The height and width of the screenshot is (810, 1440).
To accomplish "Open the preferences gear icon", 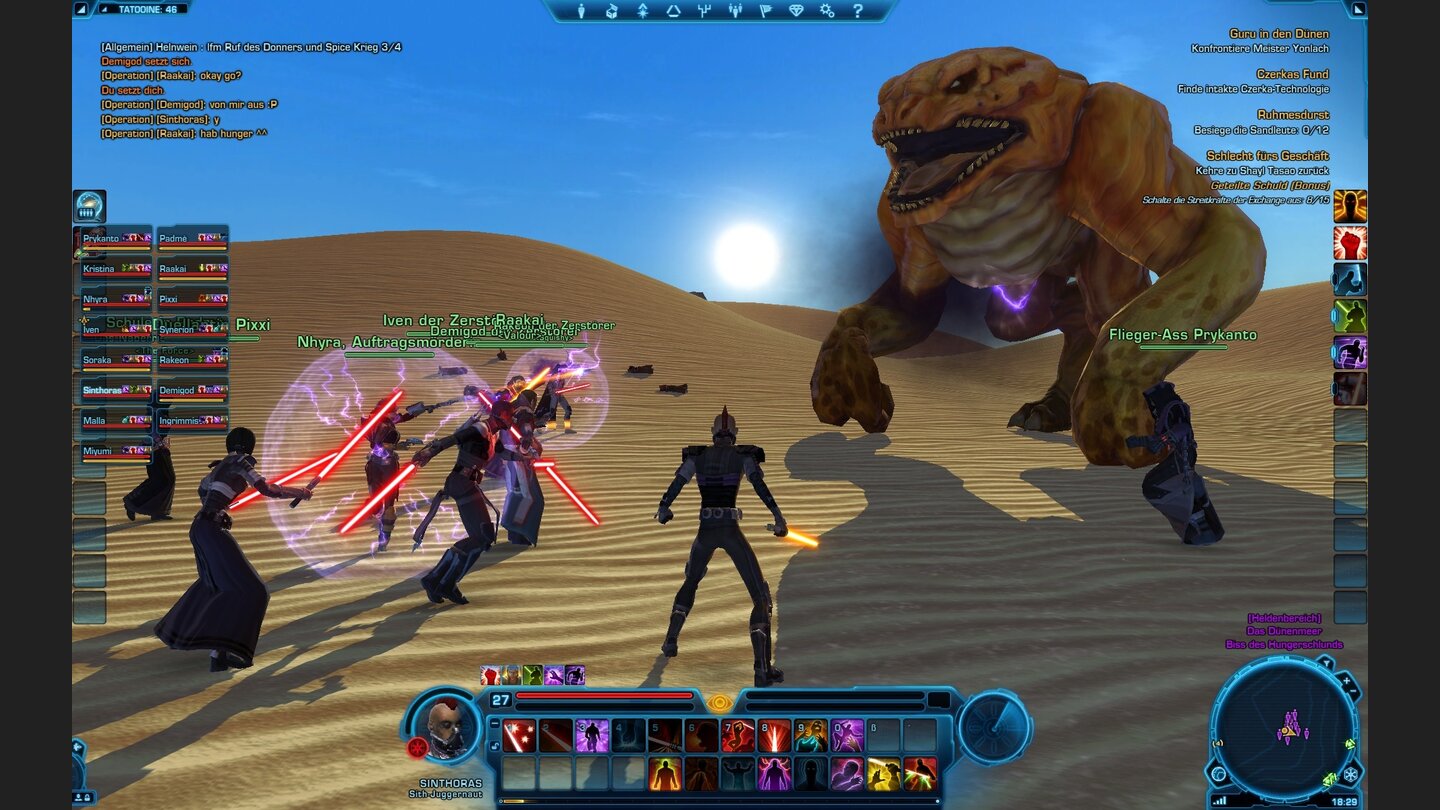I will coord(827,11).
